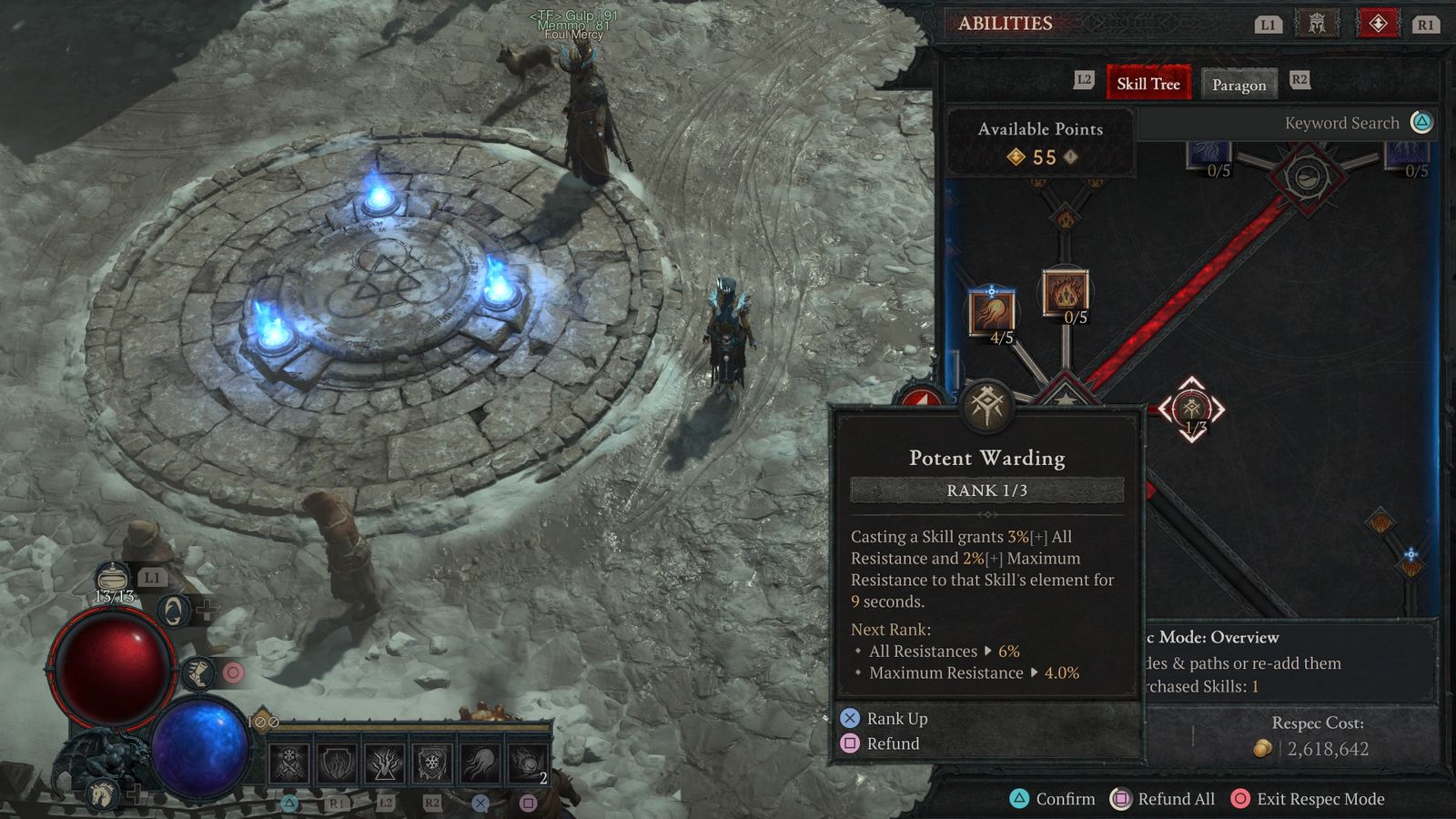Select the Skill Tree tab

tap(1148, 84)
